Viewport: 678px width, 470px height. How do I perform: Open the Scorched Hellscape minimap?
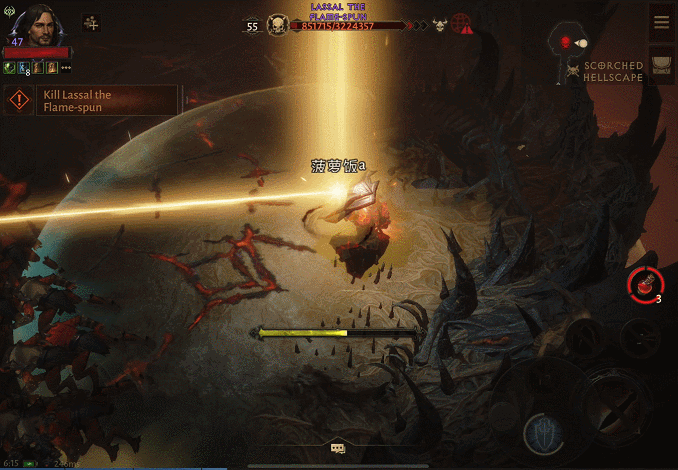(571, 43)
